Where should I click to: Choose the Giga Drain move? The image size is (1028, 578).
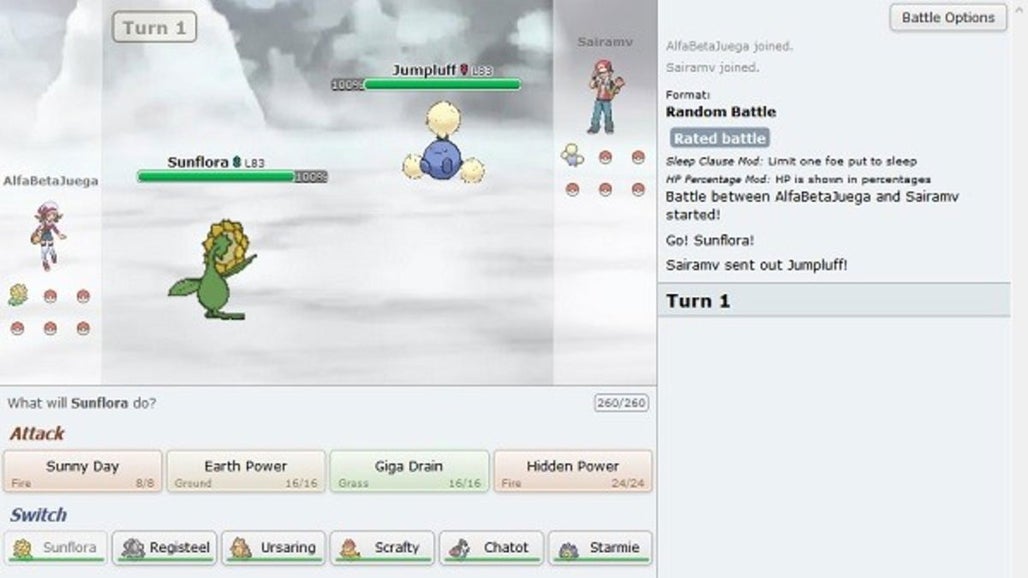click(x=409, y=471)
